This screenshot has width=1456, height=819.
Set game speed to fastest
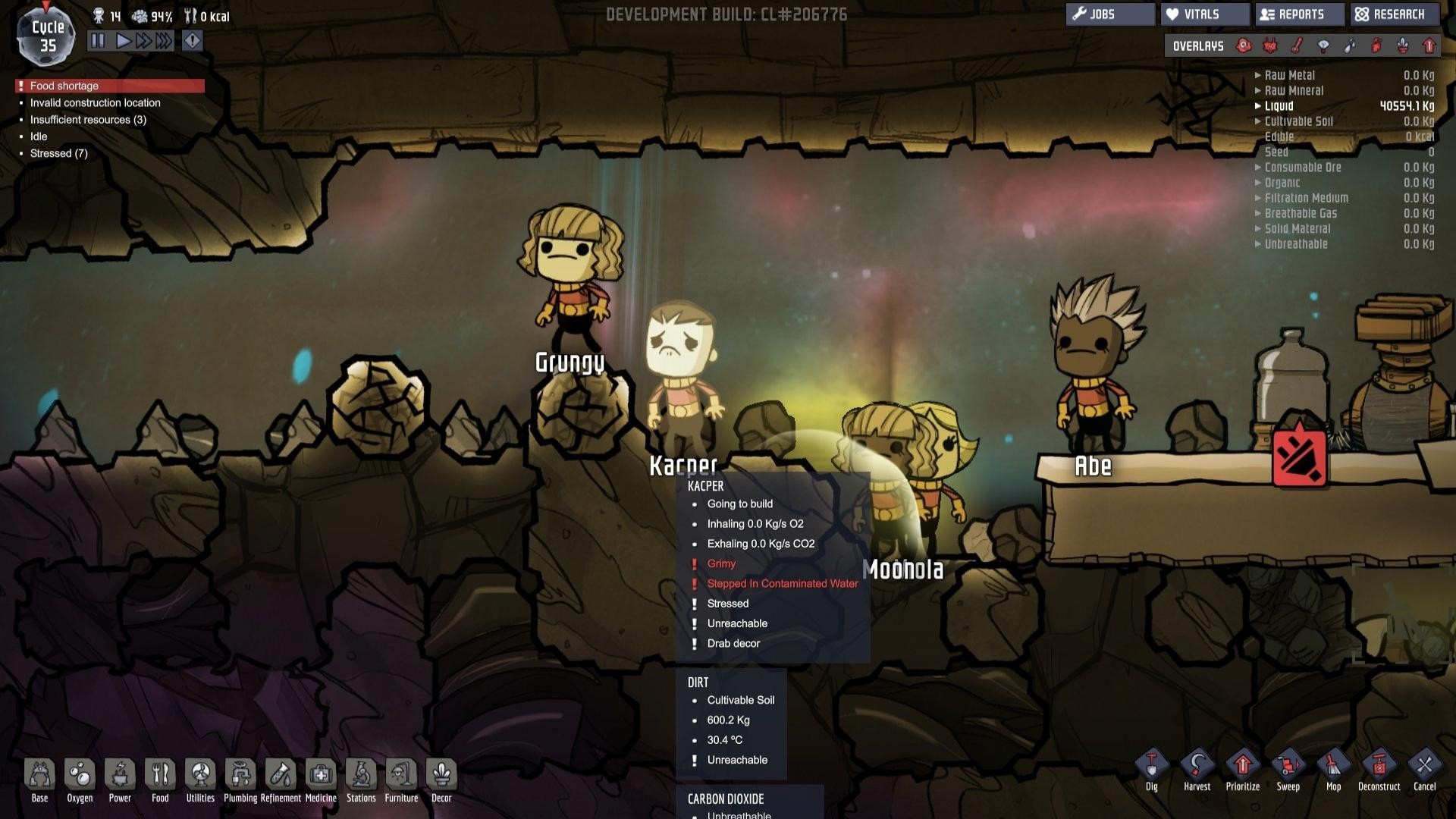pos(164,41)
